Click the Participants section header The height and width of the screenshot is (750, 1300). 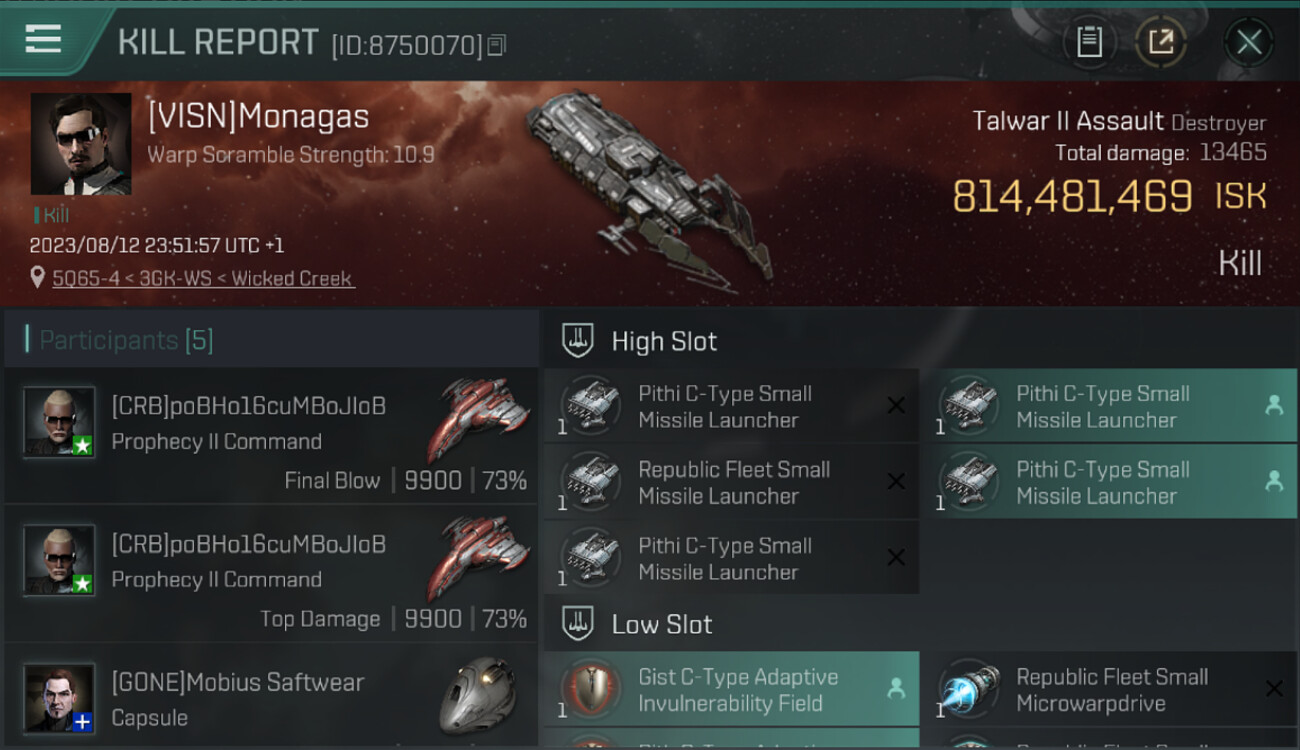[x=126, y=340]
